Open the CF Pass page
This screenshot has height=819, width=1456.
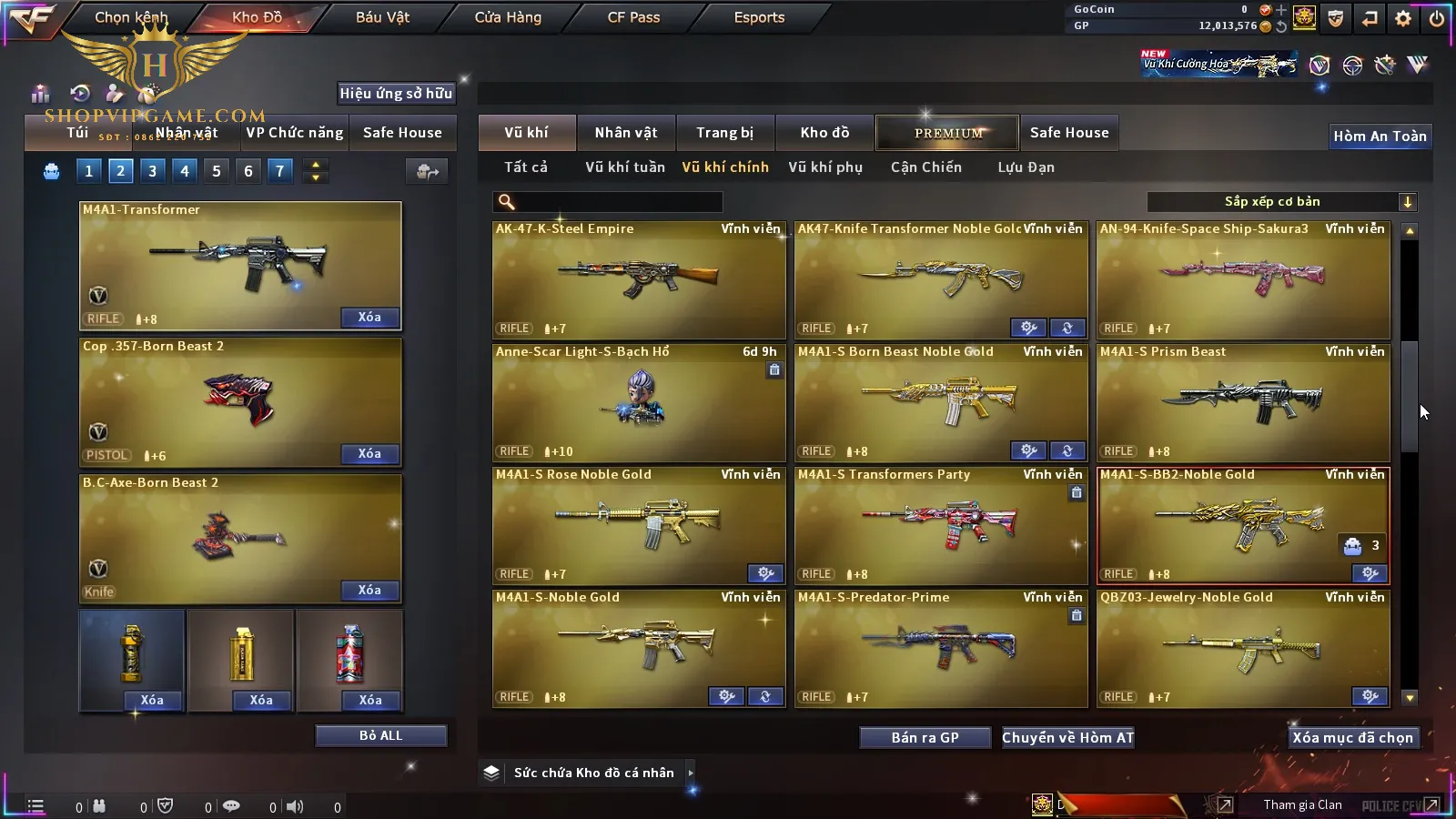[x=633, y=17]
